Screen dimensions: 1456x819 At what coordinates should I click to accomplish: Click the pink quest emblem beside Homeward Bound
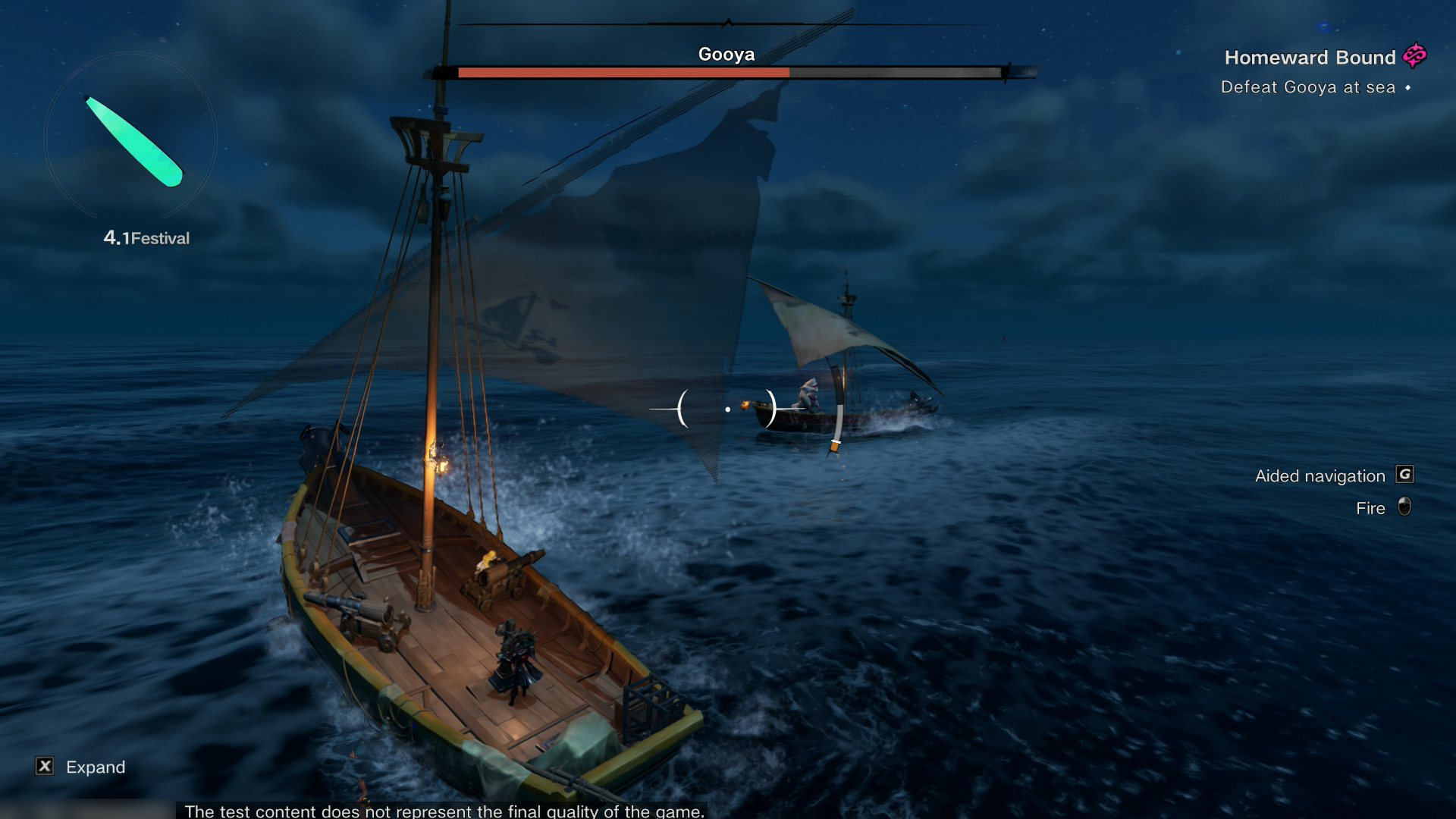(x=1415, y=56)
